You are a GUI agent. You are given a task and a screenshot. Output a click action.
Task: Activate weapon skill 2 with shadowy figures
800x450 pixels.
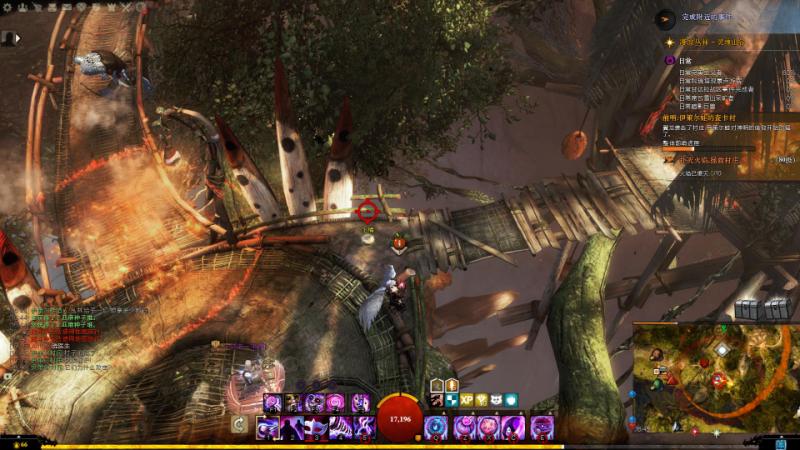click(292, 428)
